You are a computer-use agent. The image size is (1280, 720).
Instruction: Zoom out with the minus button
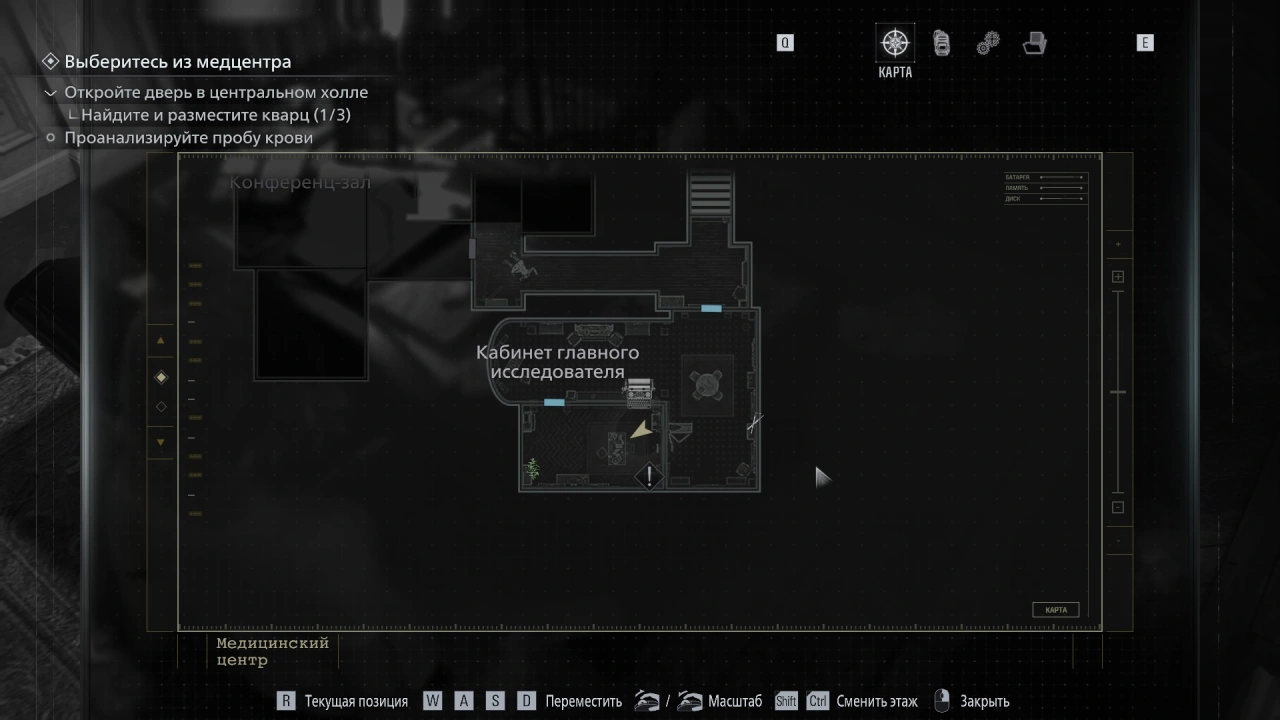click(x=1118, y=507)
